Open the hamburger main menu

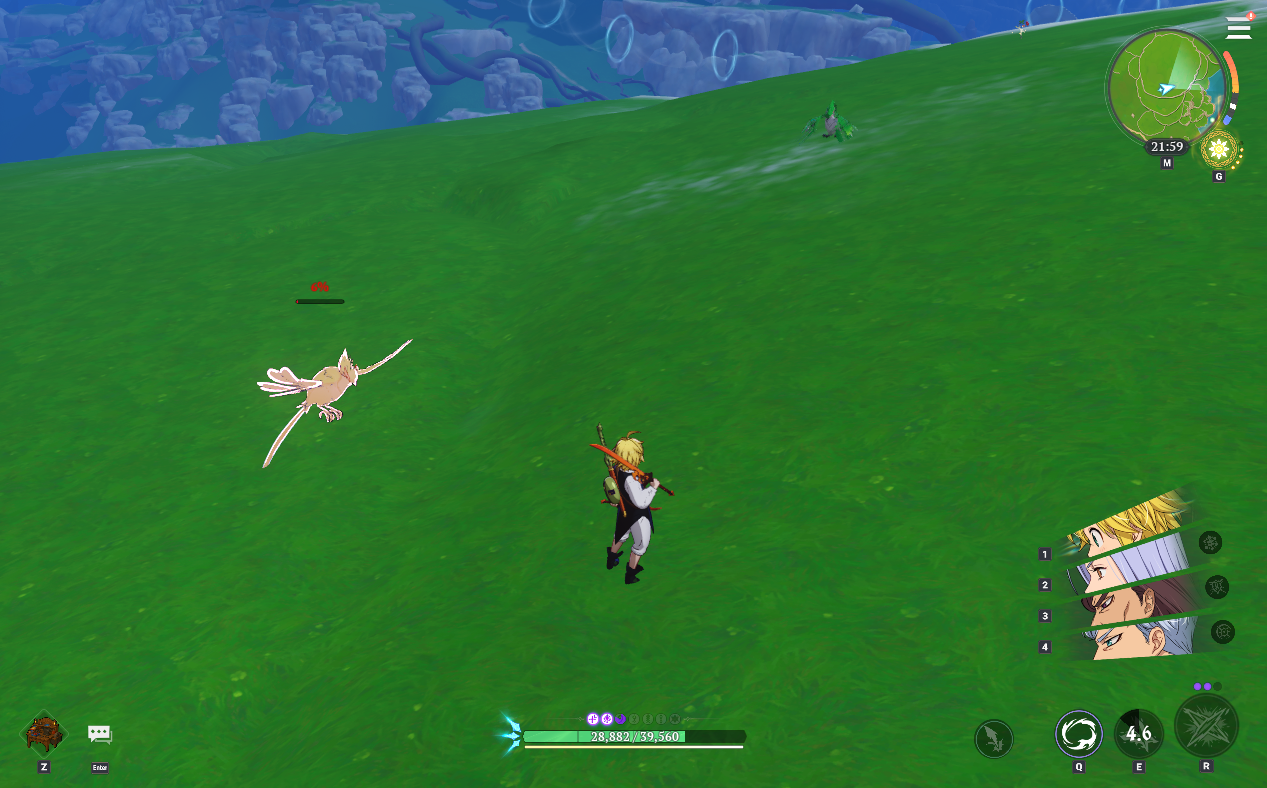tap(1238, 28)
